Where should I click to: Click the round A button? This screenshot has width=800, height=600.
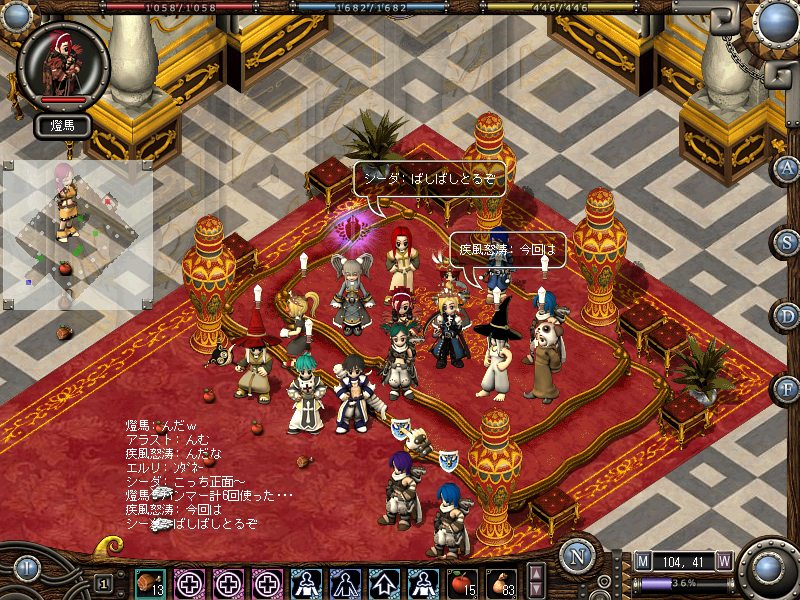pyautogui.click(x=788, y=168)
